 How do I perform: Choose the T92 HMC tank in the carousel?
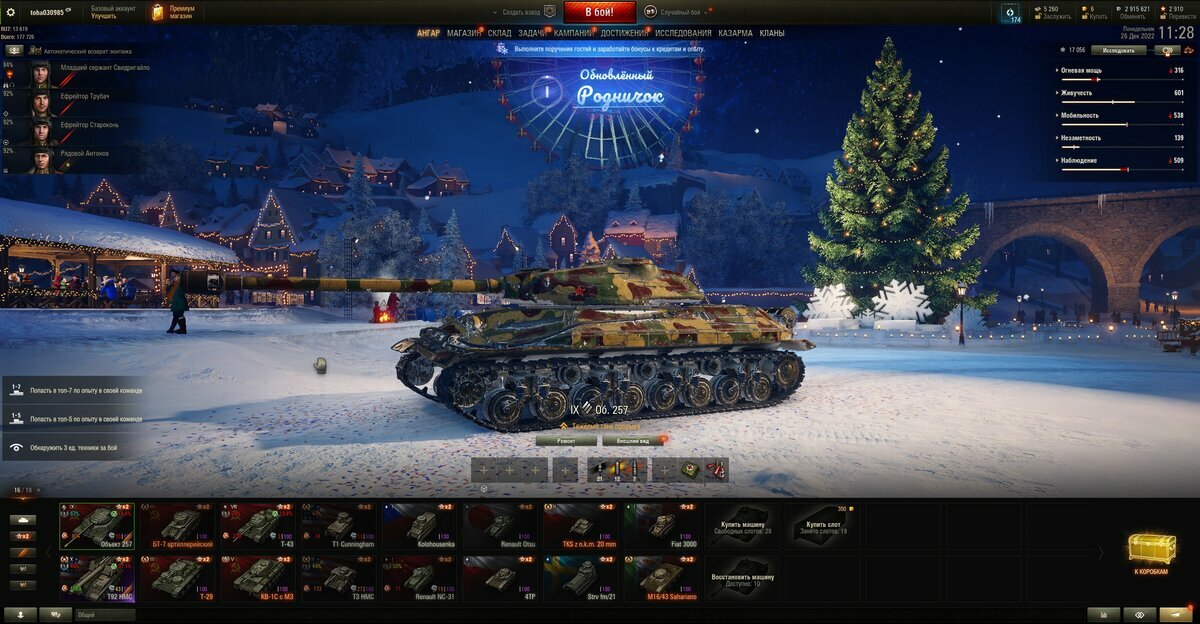pos(96,579)
